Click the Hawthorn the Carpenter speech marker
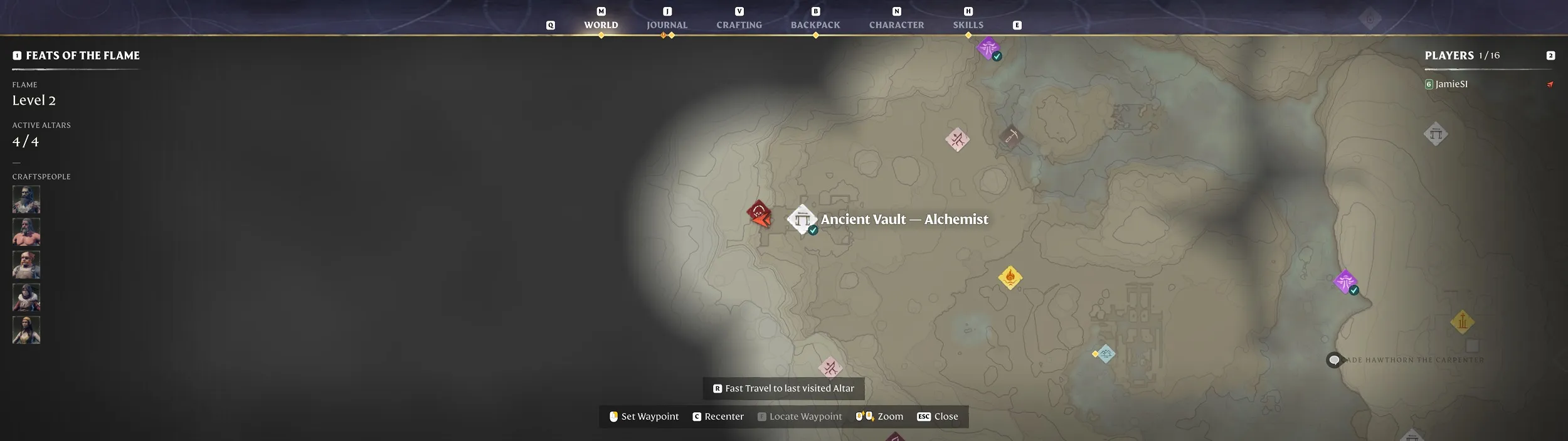Screen dimensions: 1568x441 [1334, 360]
